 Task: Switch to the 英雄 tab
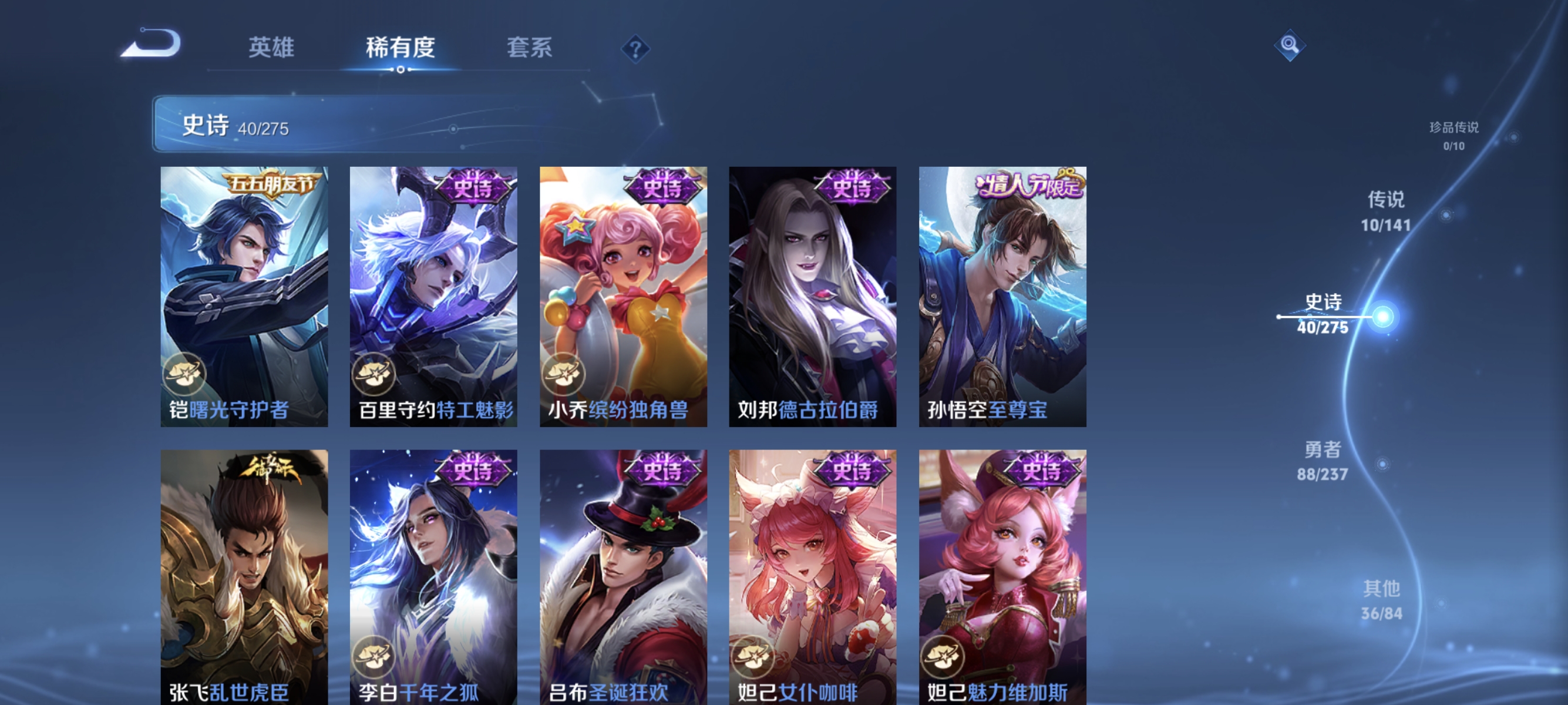[271, 48]
